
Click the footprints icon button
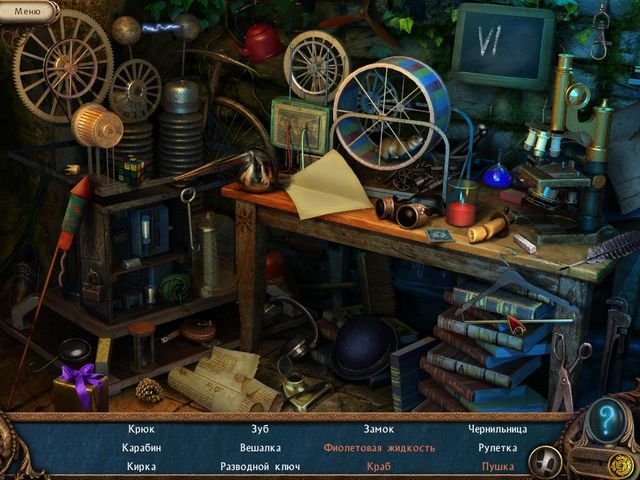(546, 461)
